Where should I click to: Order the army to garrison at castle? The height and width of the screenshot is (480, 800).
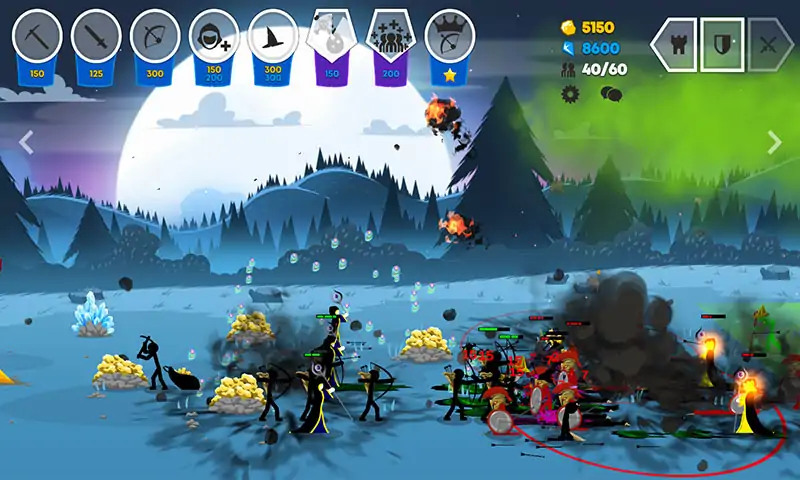673,44
